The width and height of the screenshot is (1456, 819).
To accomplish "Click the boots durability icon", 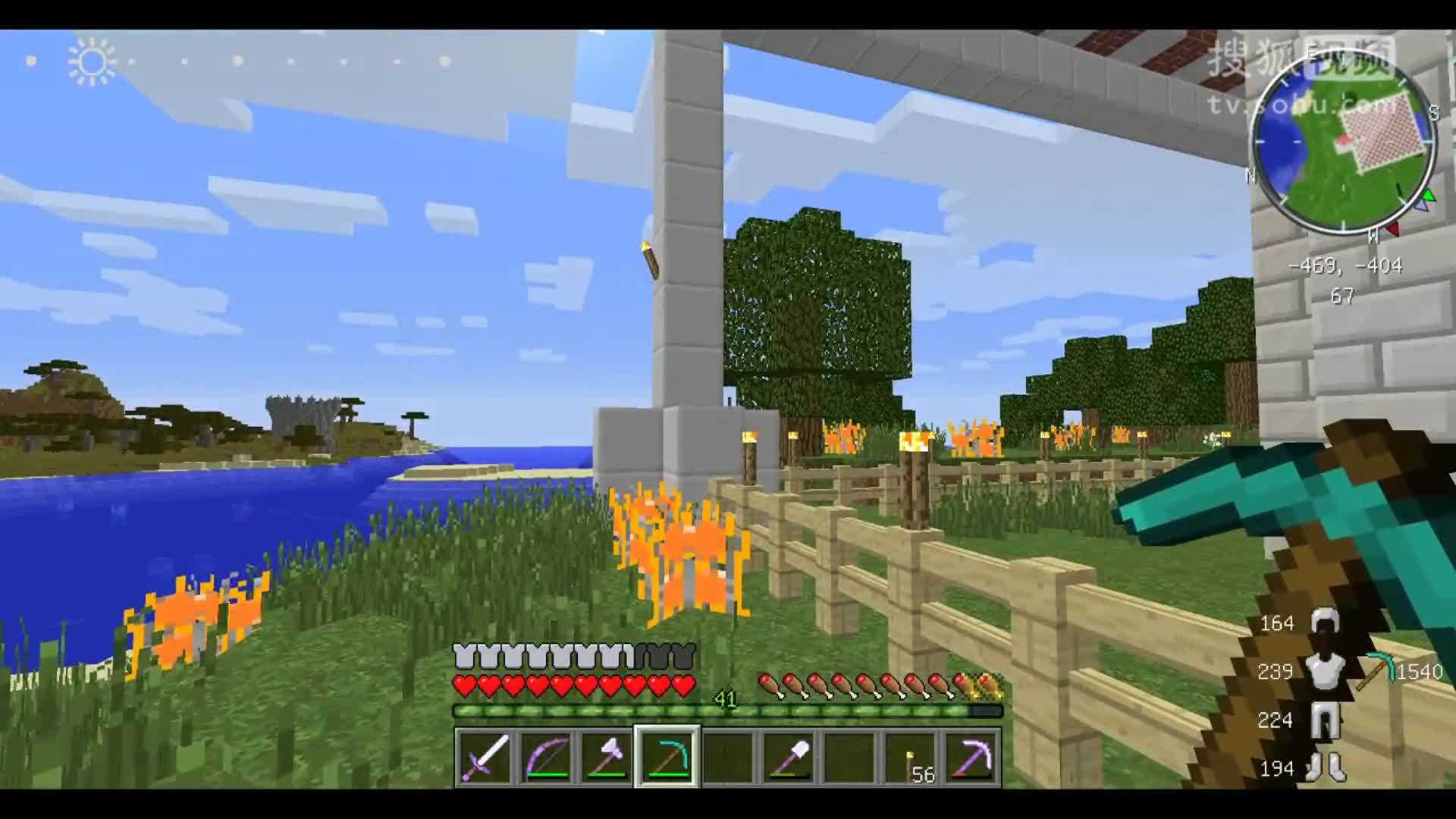I will (x=1324, y=768).
